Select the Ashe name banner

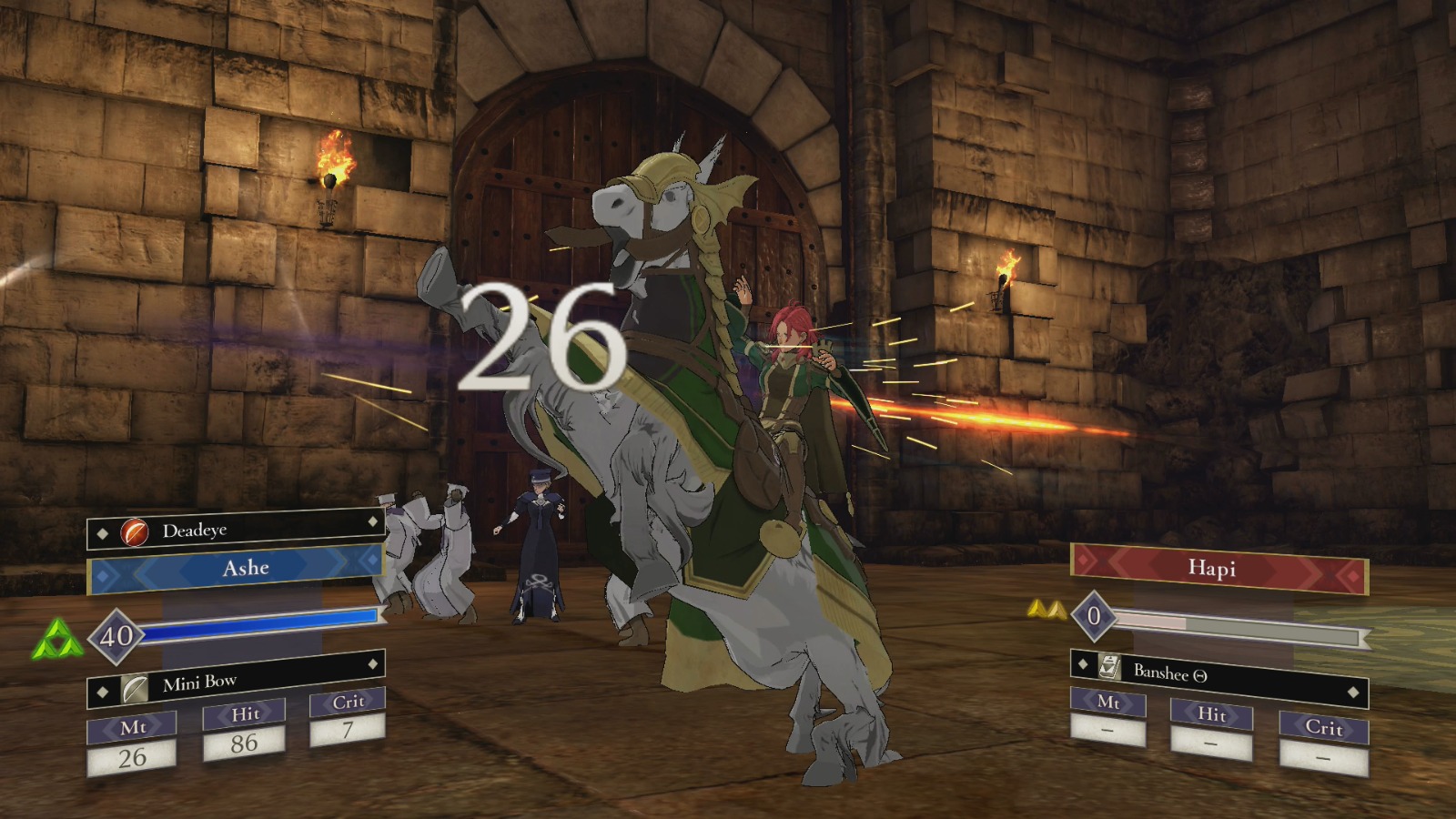click(246, 568)
